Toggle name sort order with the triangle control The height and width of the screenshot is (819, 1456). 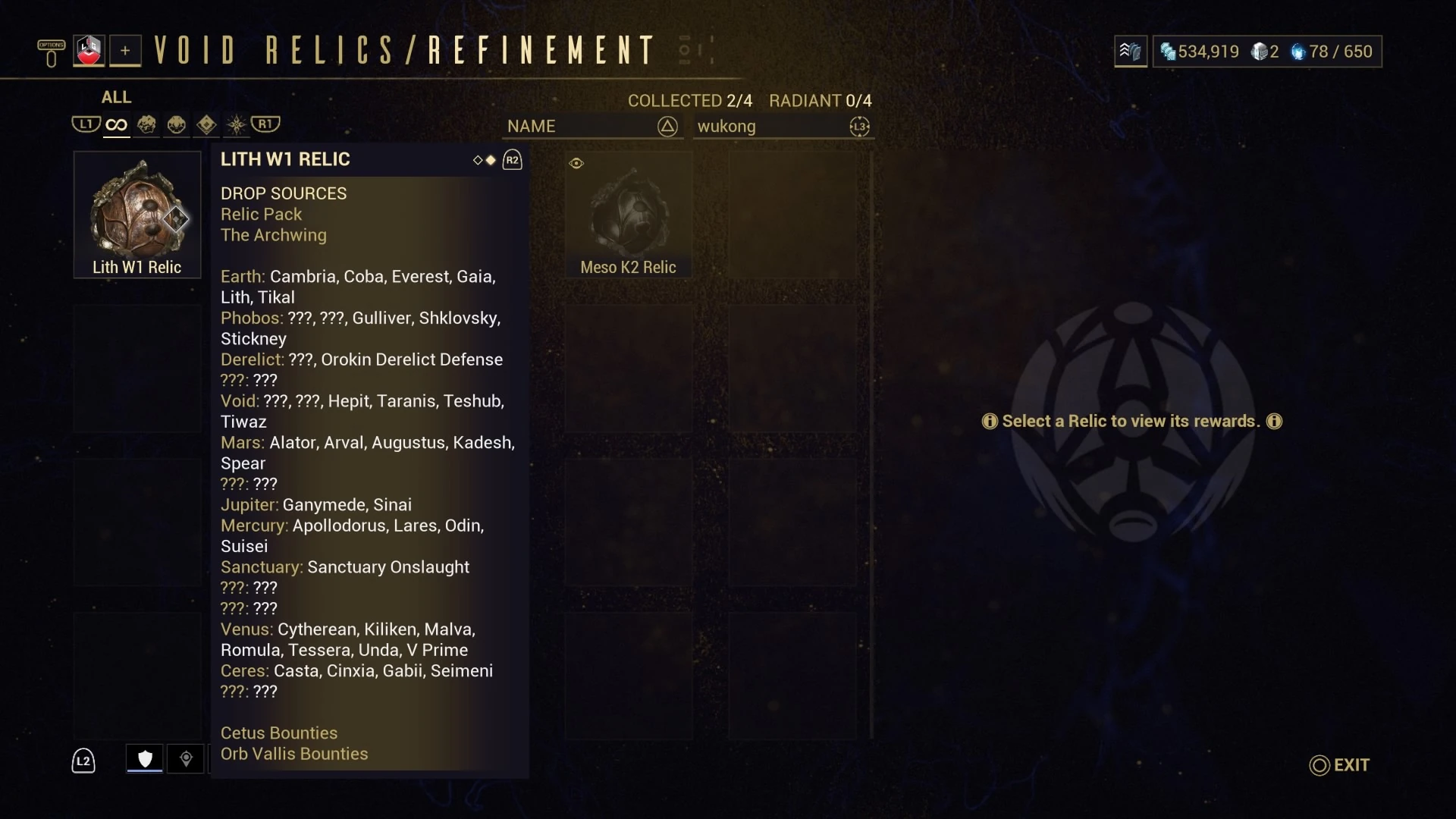(667, 127)
